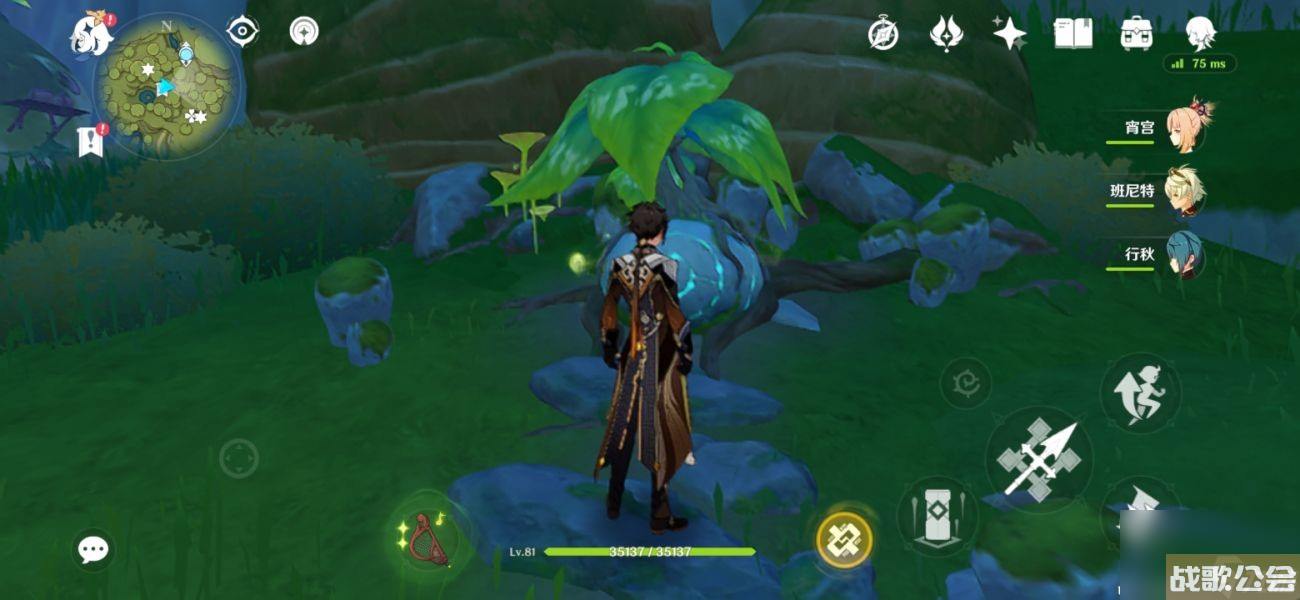Toggle the elemental sight eye icon

[242, 32]
